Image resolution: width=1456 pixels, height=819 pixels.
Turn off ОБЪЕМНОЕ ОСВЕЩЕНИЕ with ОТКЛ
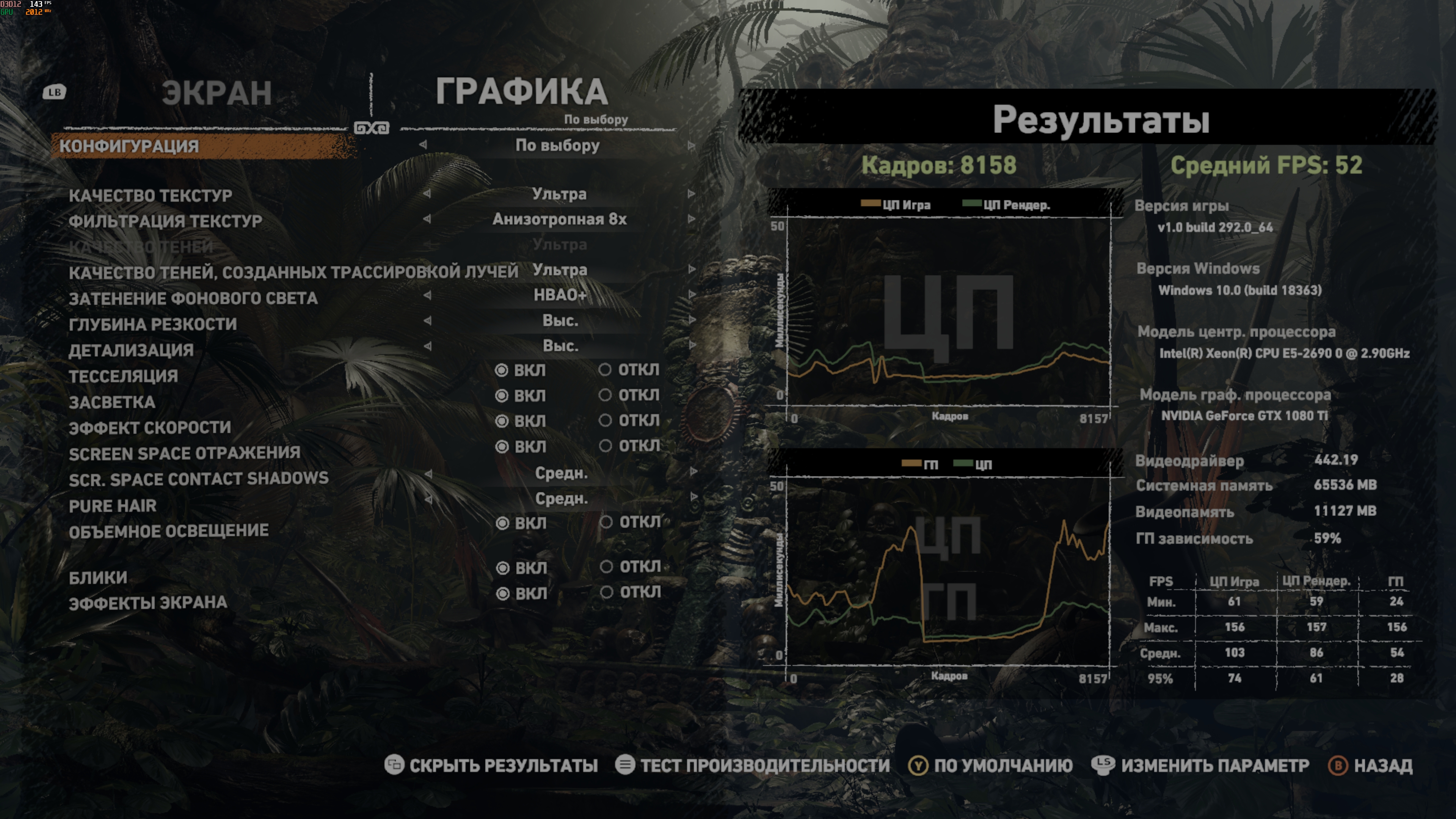point(606,522)
